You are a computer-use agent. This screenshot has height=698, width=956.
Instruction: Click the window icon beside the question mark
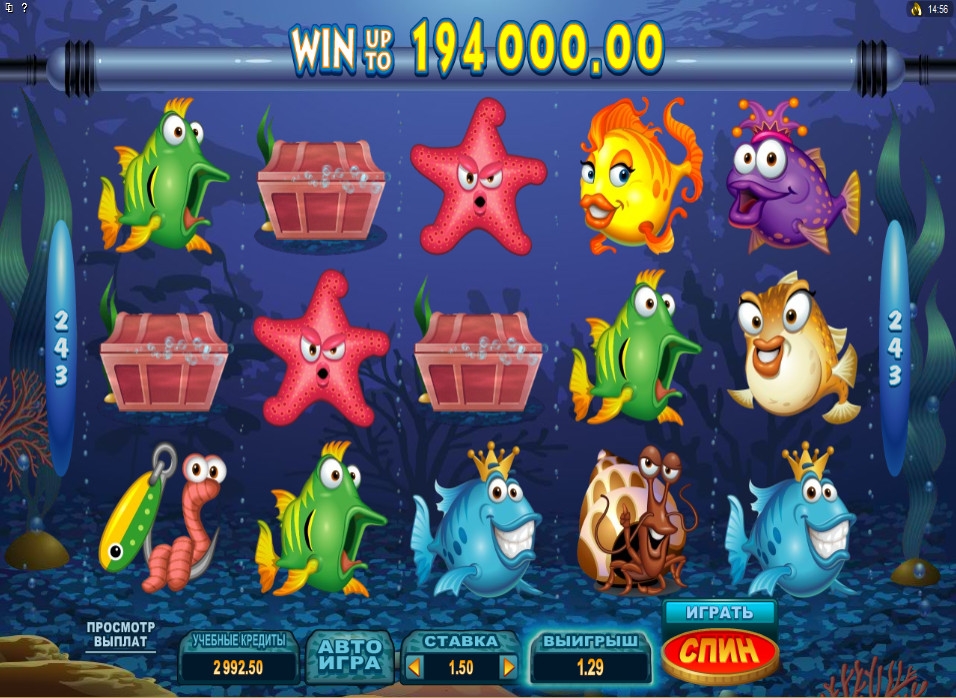[x=7, y=8]
